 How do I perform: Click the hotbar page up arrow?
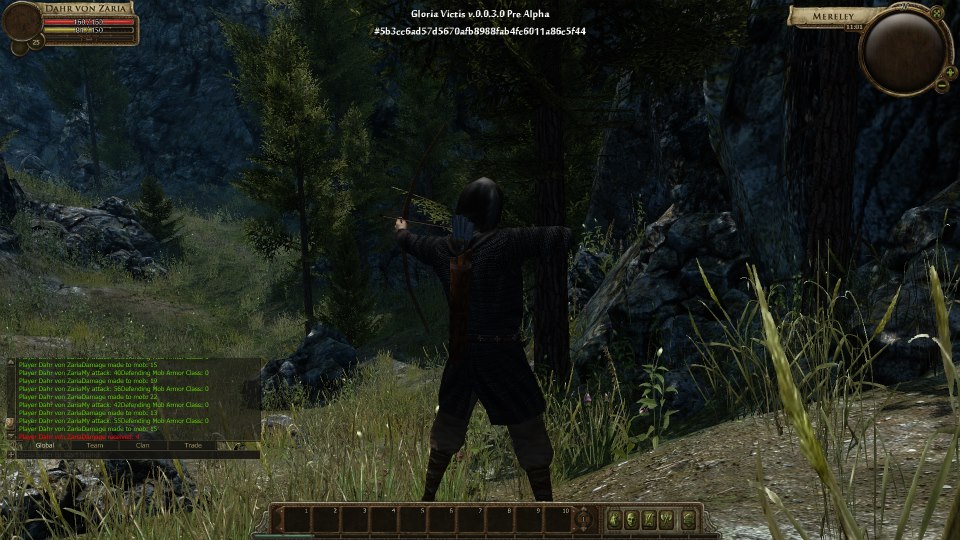click(584, 510)
